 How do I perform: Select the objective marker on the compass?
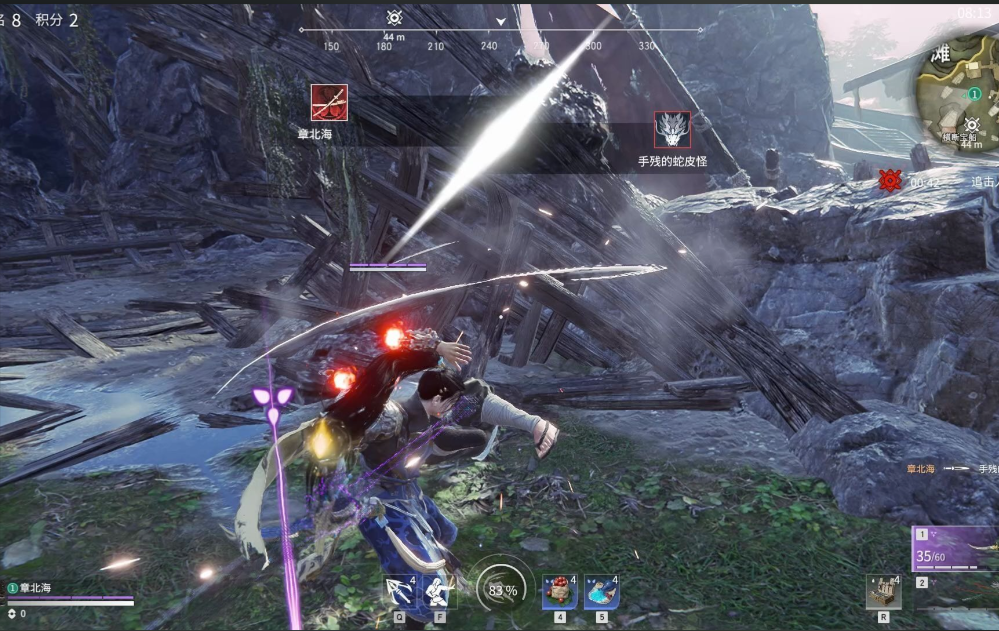(x=394, y=18)
